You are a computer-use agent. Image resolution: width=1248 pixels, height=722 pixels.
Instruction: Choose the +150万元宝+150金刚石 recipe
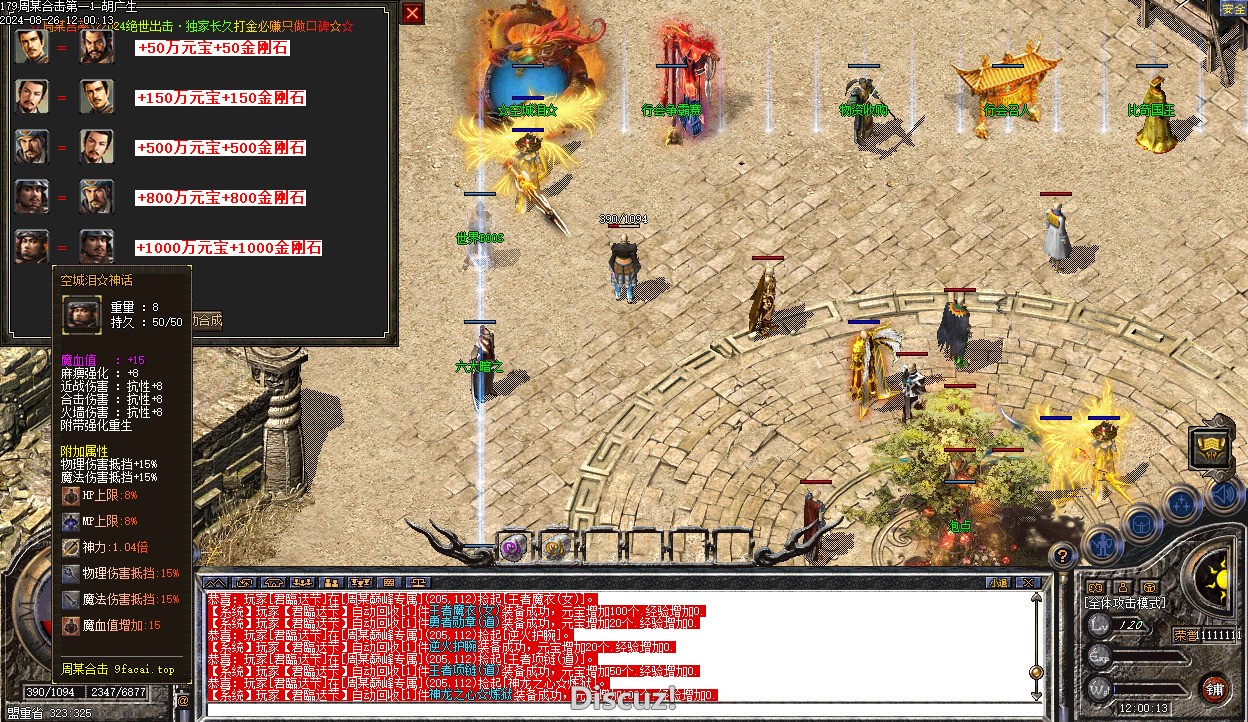click(221, 98)
